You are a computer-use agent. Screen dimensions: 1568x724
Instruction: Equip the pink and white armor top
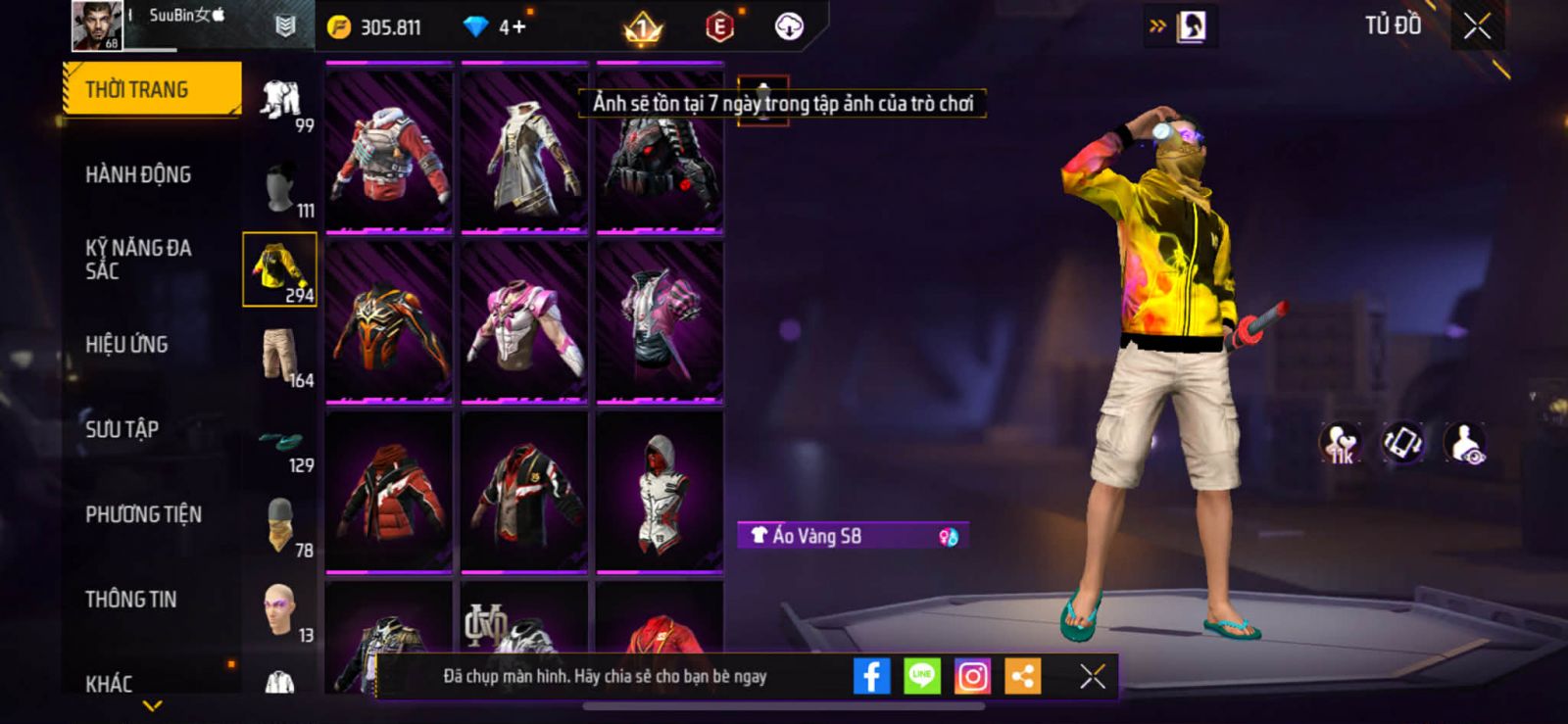pyautogui.click(x=524, y=321)
